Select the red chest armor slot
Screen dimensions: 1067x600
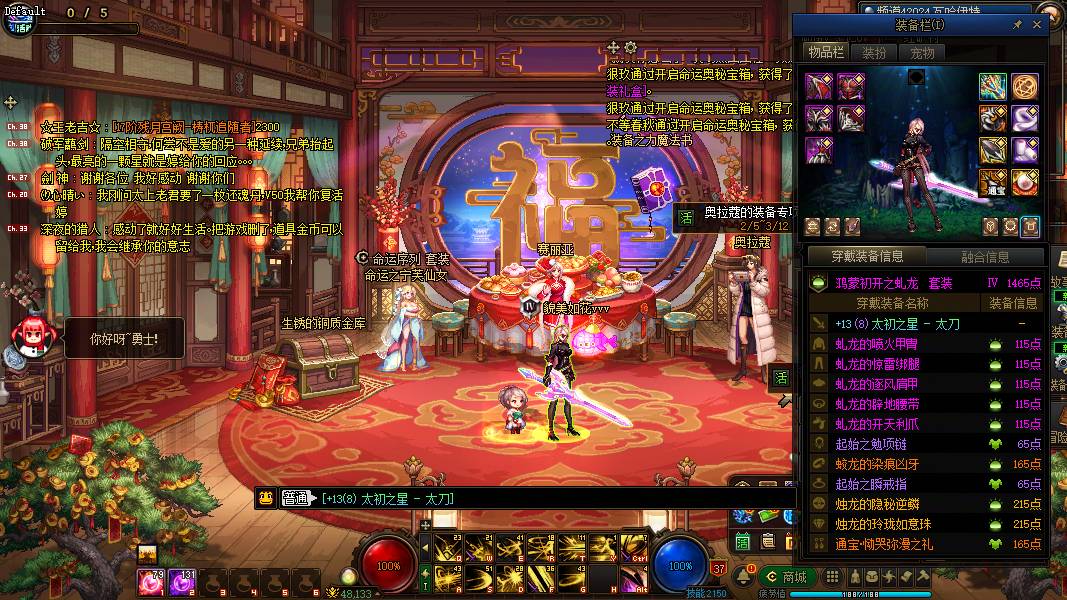[851, 86]
